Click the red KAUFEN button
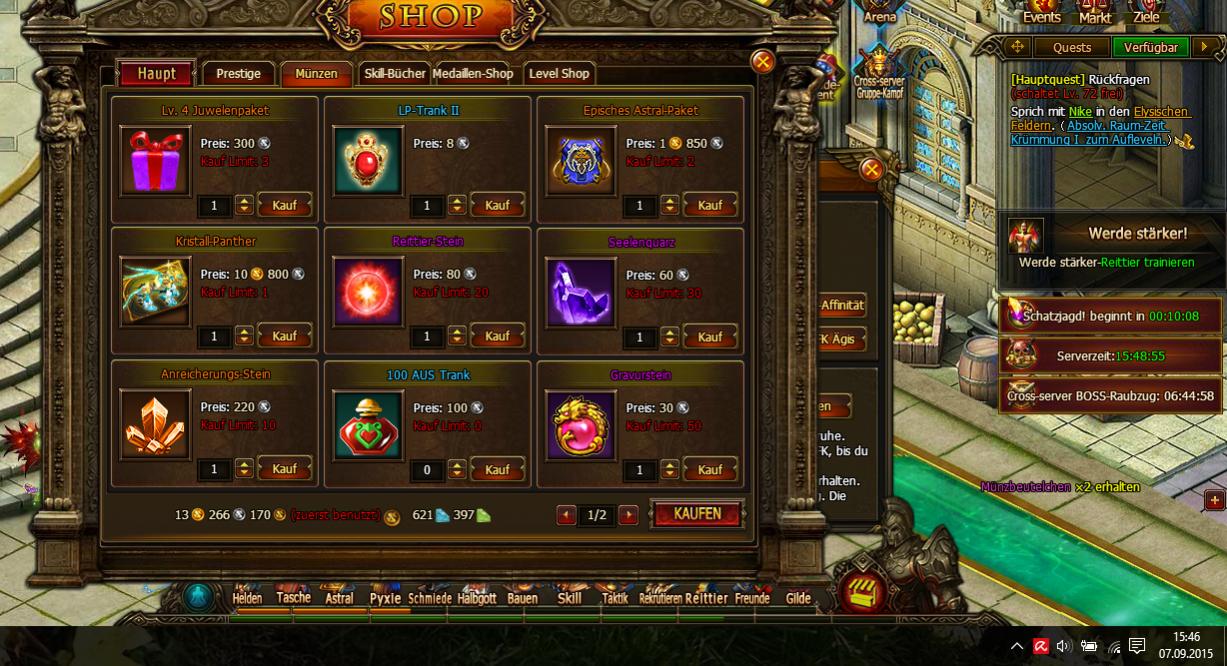The image size is (1227, 666). (697, 514)
